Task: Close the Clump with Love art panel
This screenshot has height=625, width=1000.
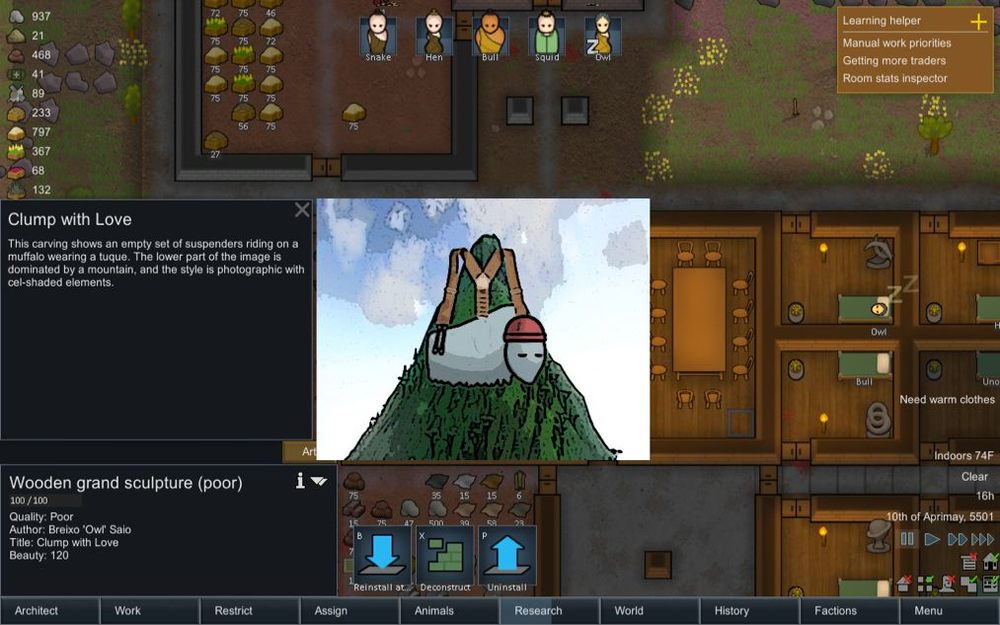Action: [302, 210]
